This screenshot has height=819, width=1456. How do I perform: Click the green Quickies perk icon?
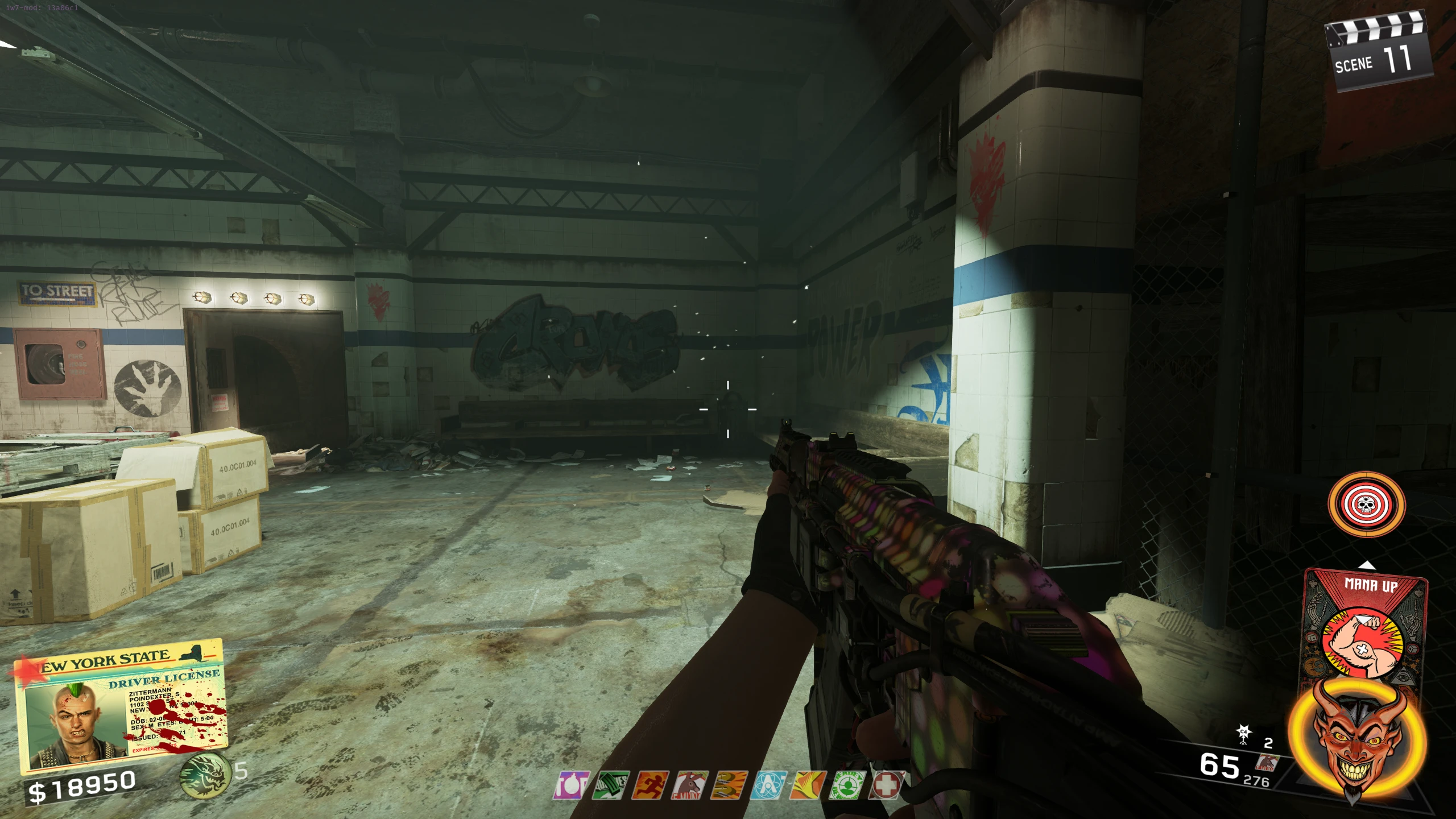pos(610,785)
